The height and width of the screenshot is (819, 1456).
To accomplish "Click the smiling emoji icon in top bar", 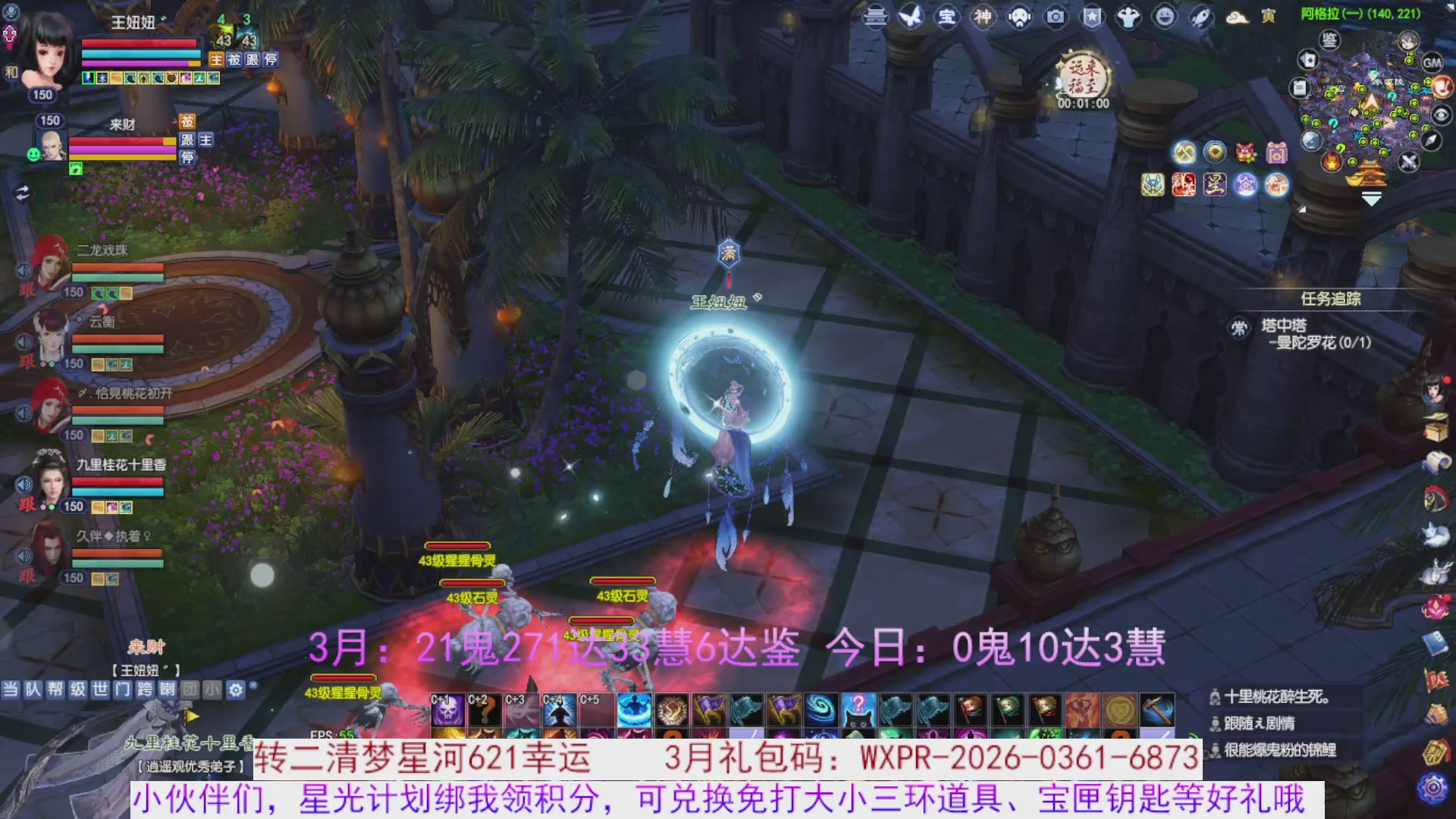I will coord(1166,17).
